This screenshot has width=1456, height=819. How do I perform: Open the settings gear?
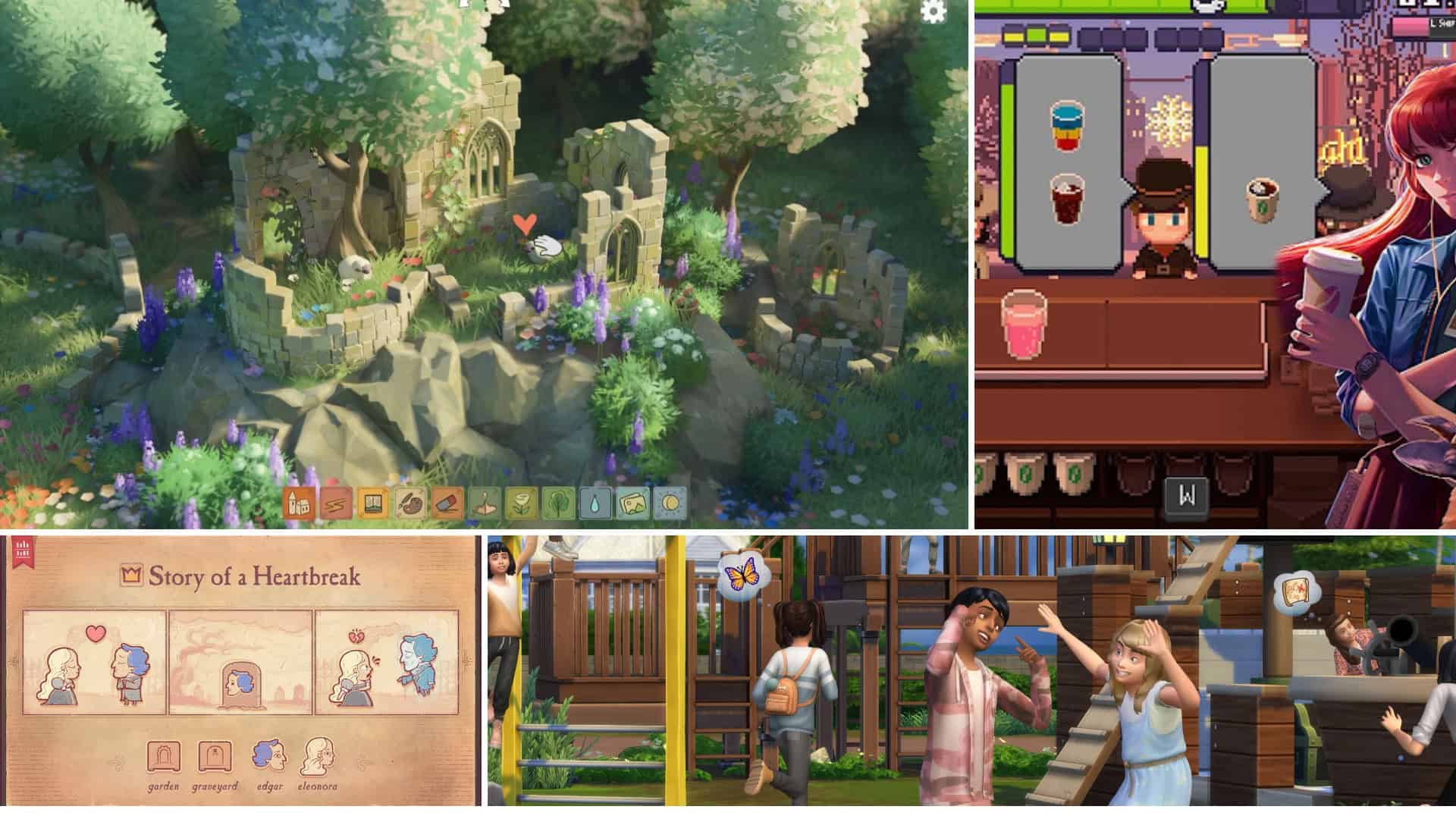coord(934,11)
